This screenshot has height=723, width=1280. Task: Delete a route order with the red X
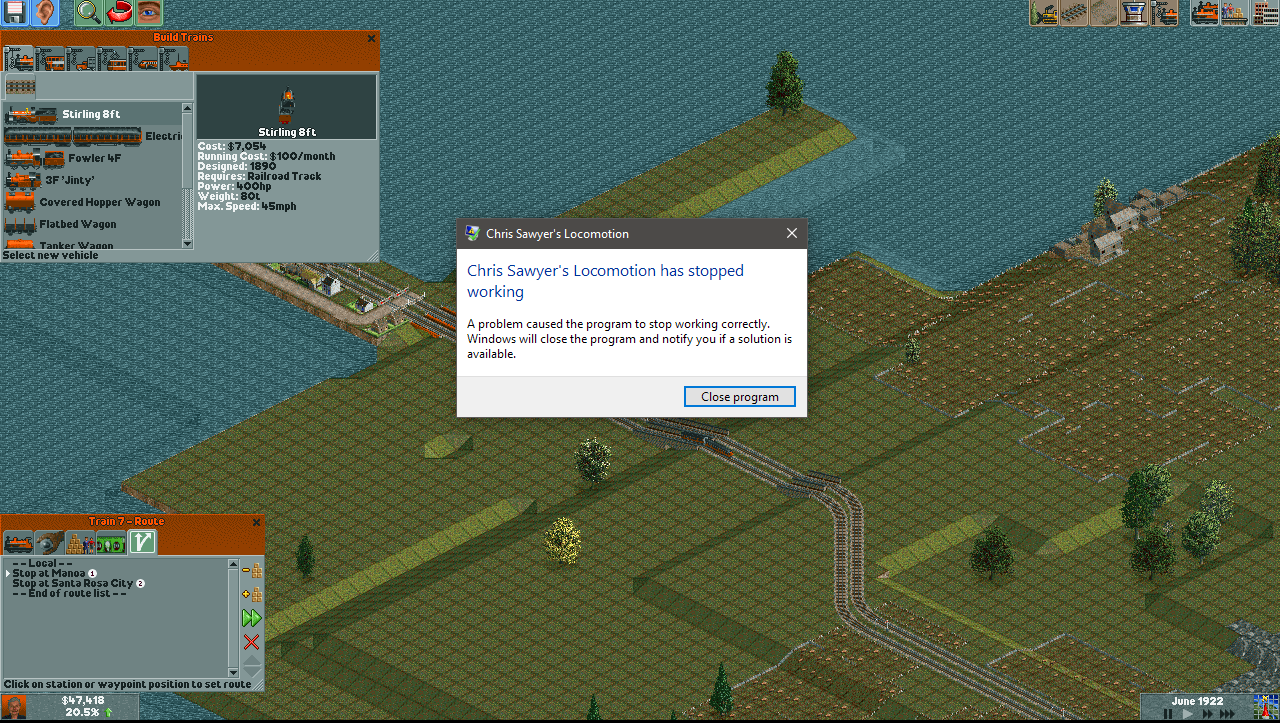tap(251, 641)
